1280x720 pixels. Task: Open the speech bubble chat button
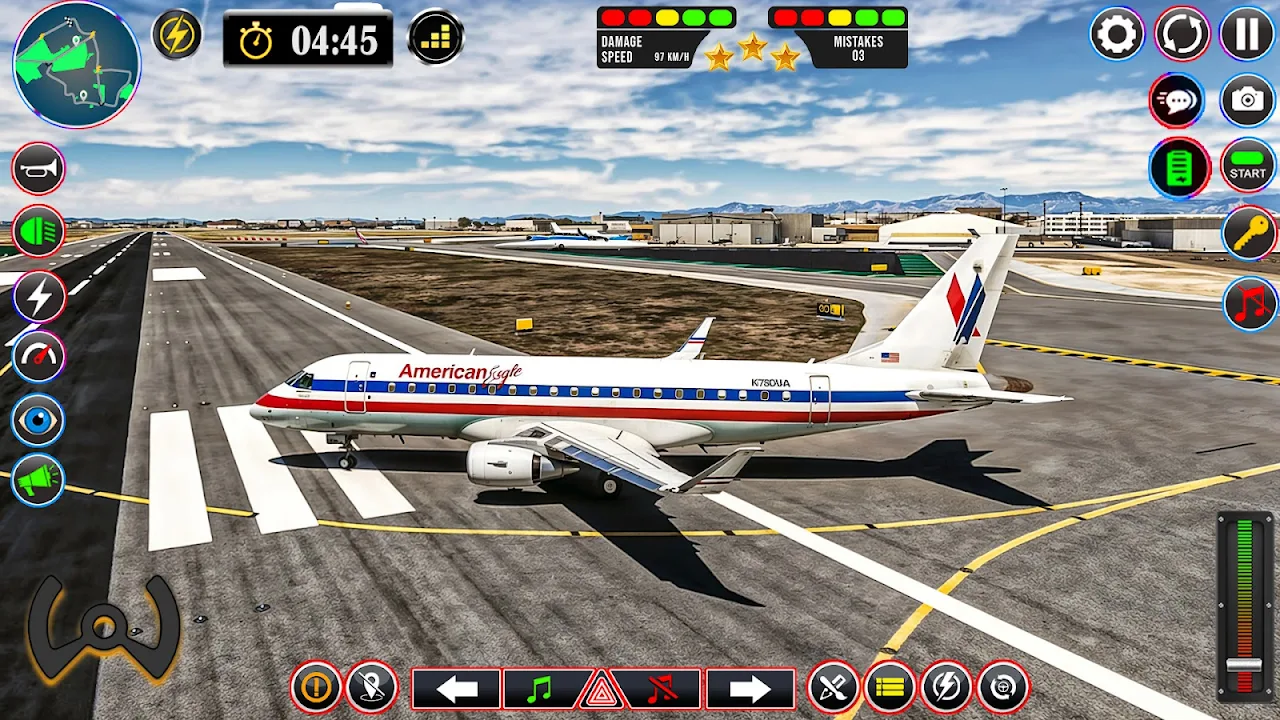1176,100
